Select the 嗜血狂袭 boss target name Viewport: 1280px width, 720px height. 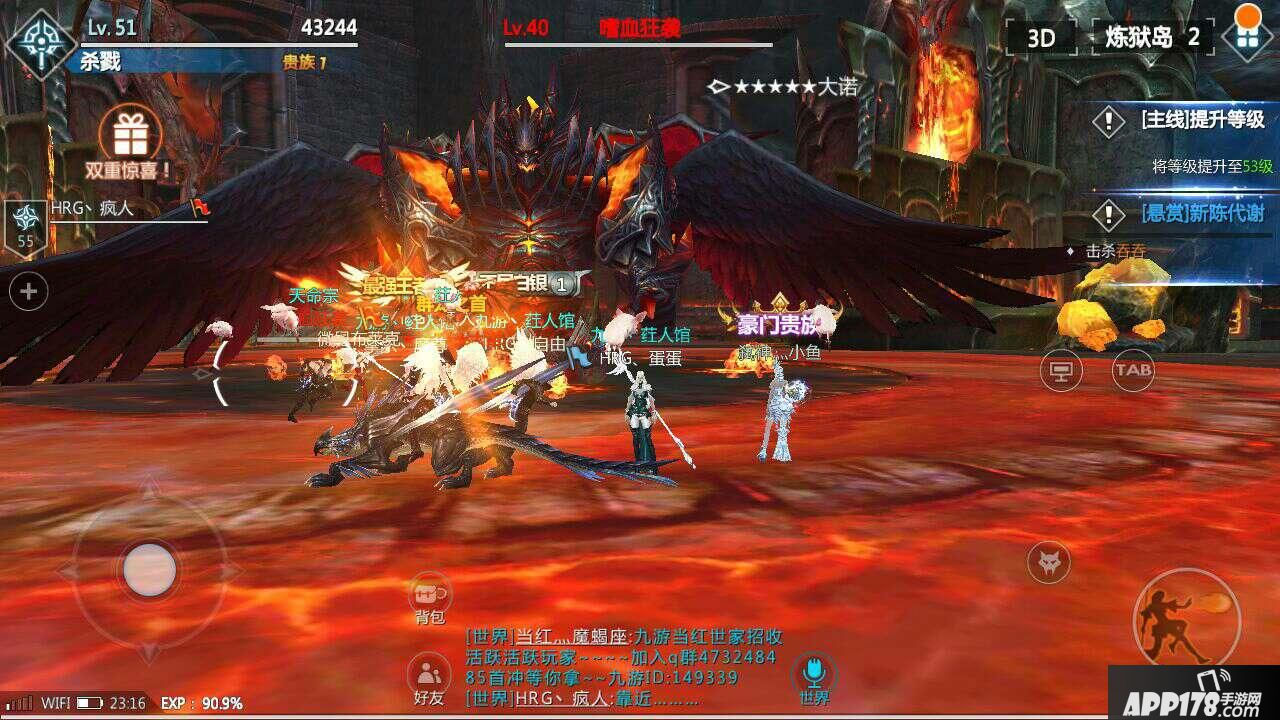point(640,28)
